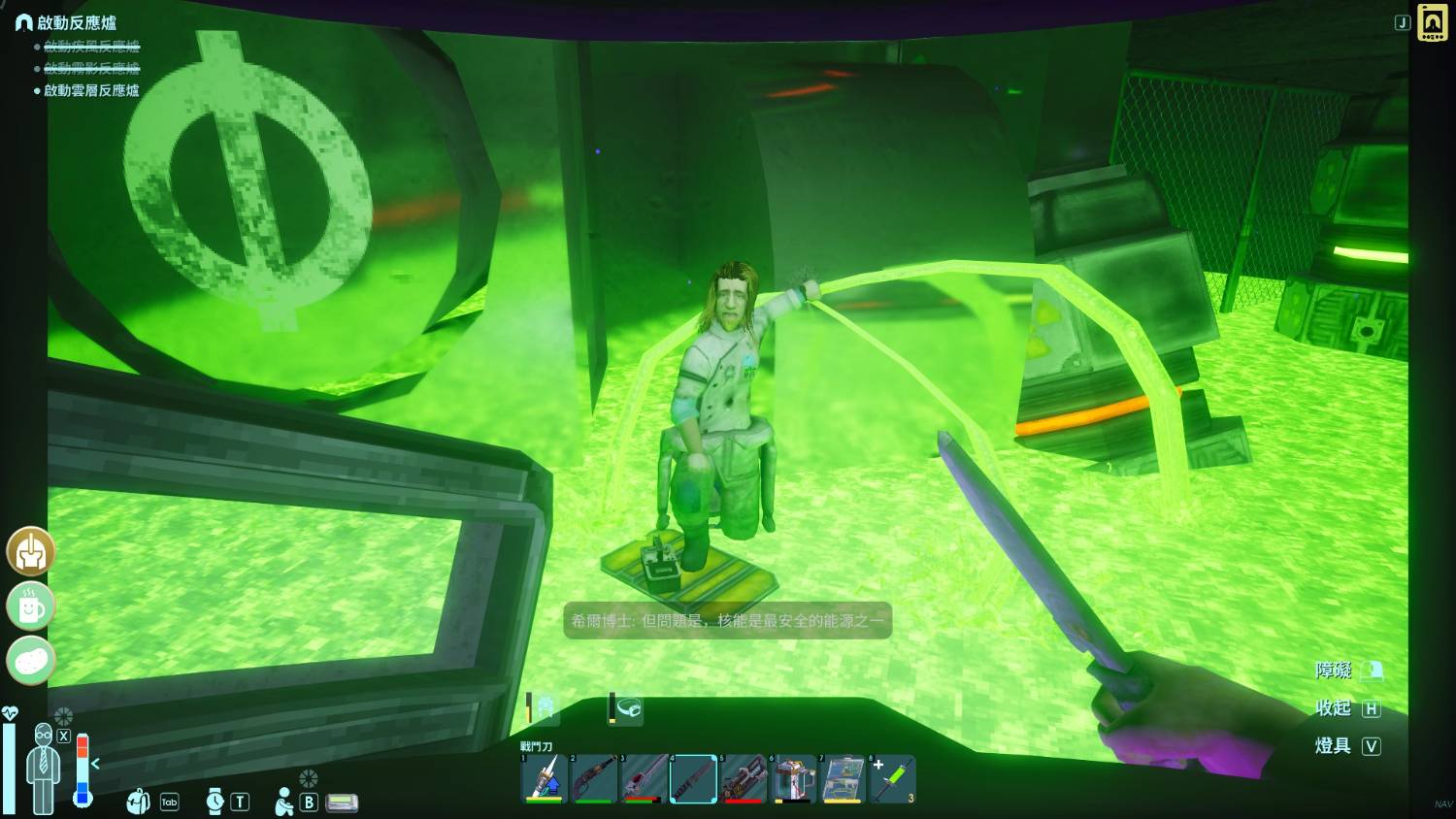Open the backpack inventory icon
The width and height of the screenshot is (1456, 819).
pos(139,802)
